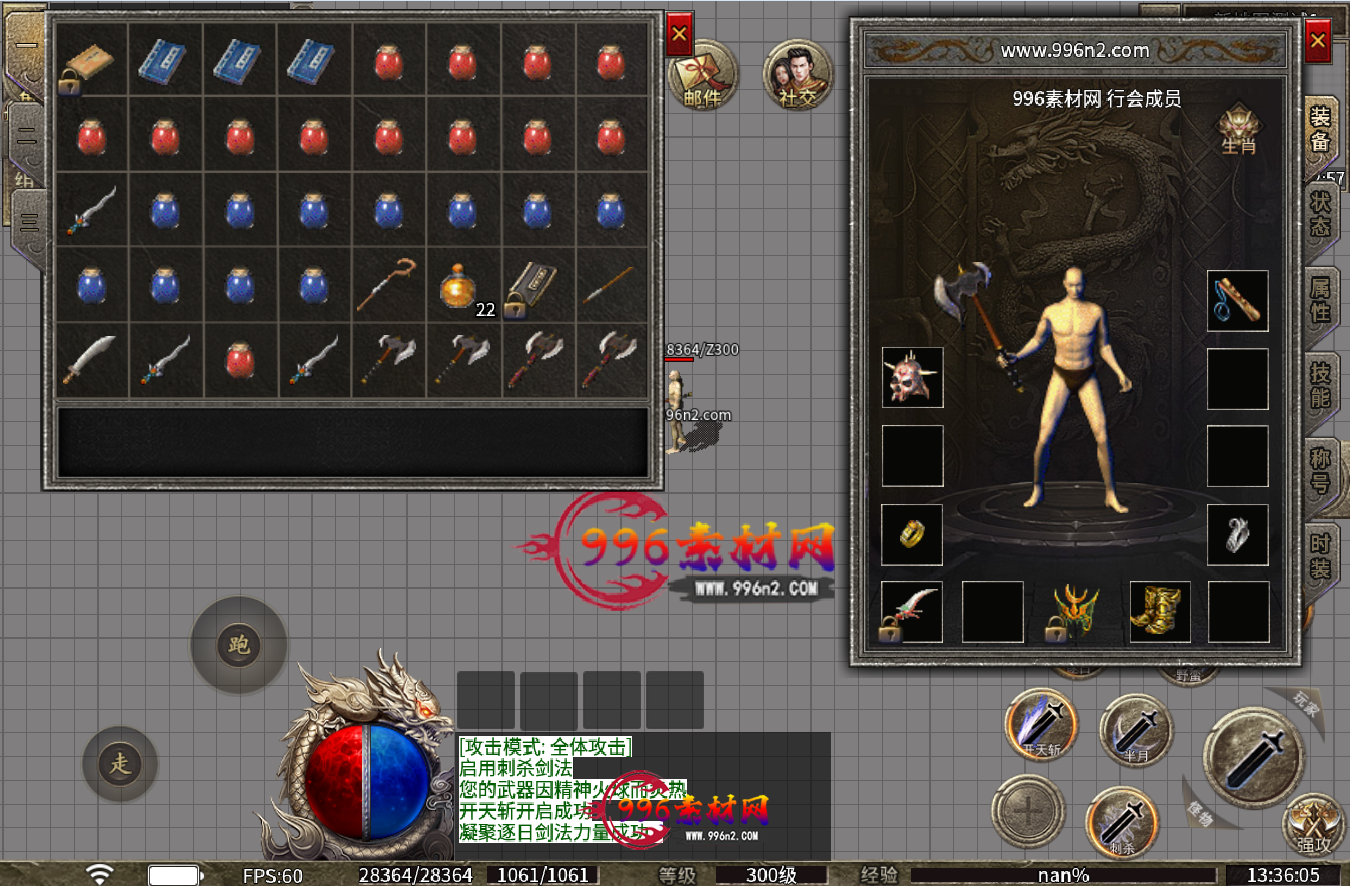Select the gold ring equipment slot
This screenshot has width=1350, height=886.
912,534
